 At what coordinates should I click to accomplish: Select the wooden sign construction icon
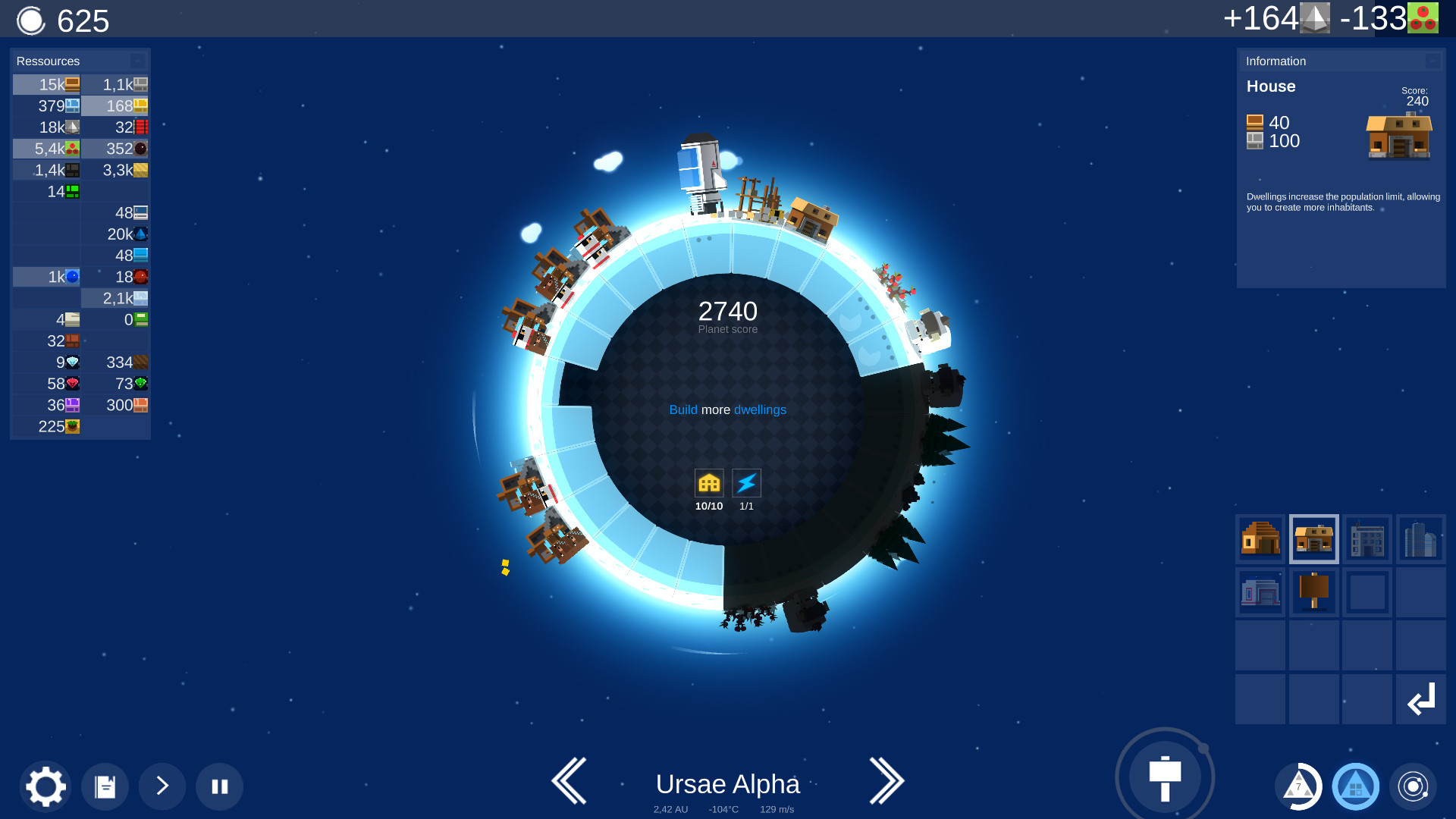coord(1313,592)
